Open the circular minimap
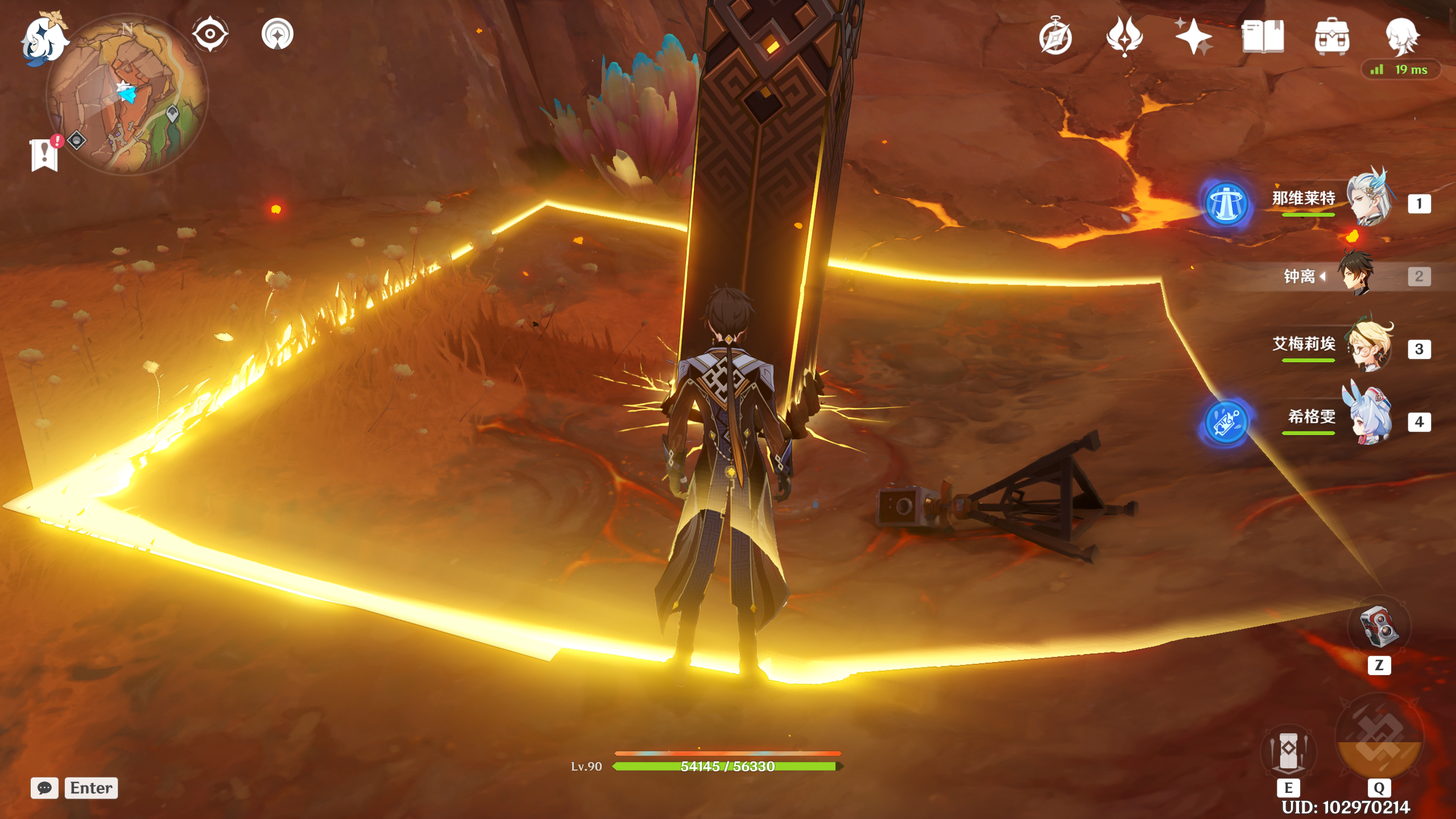 [127, 95]
